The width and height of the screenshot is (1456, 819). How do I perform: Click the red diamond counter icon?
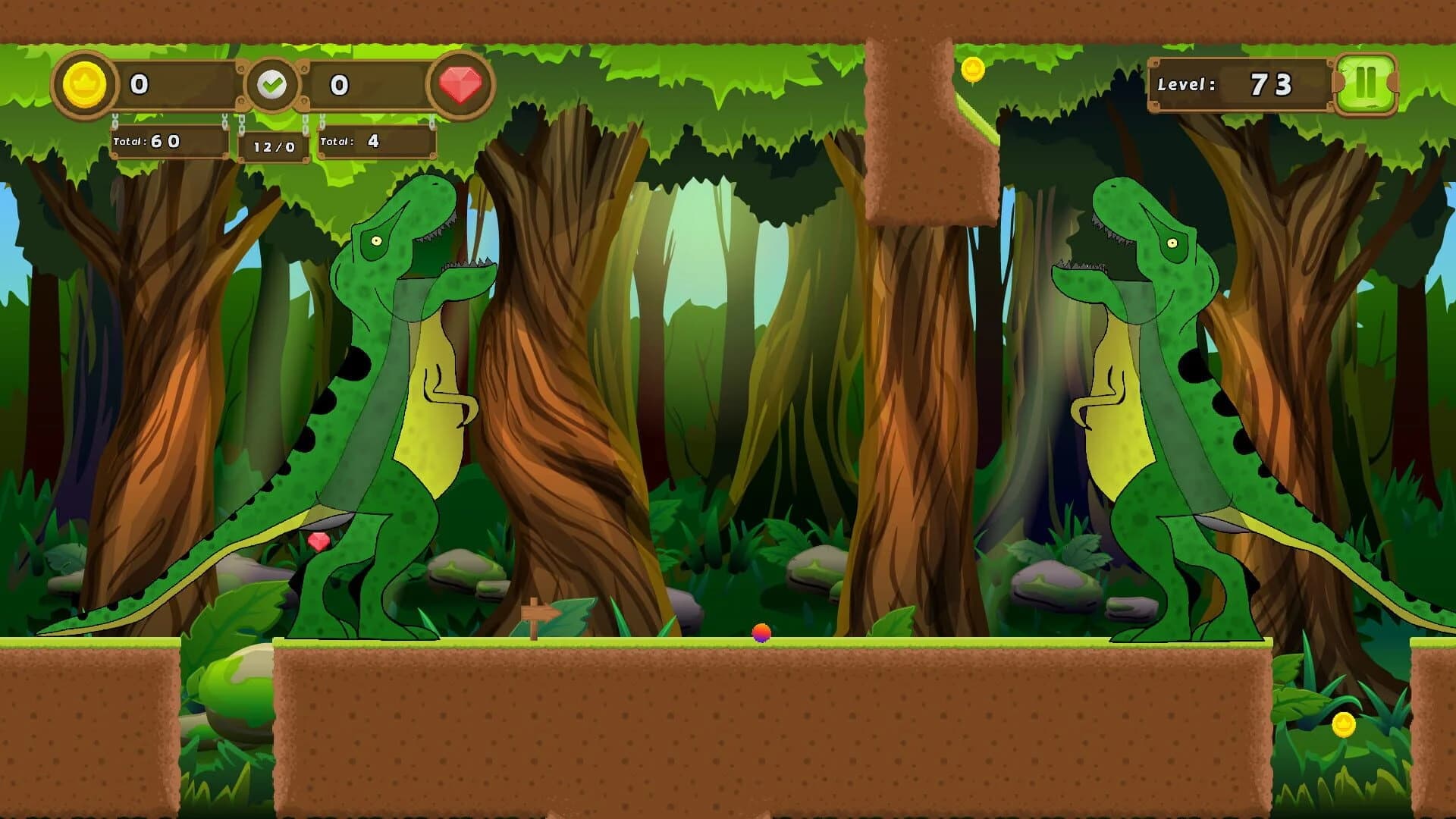pos(460,82)
